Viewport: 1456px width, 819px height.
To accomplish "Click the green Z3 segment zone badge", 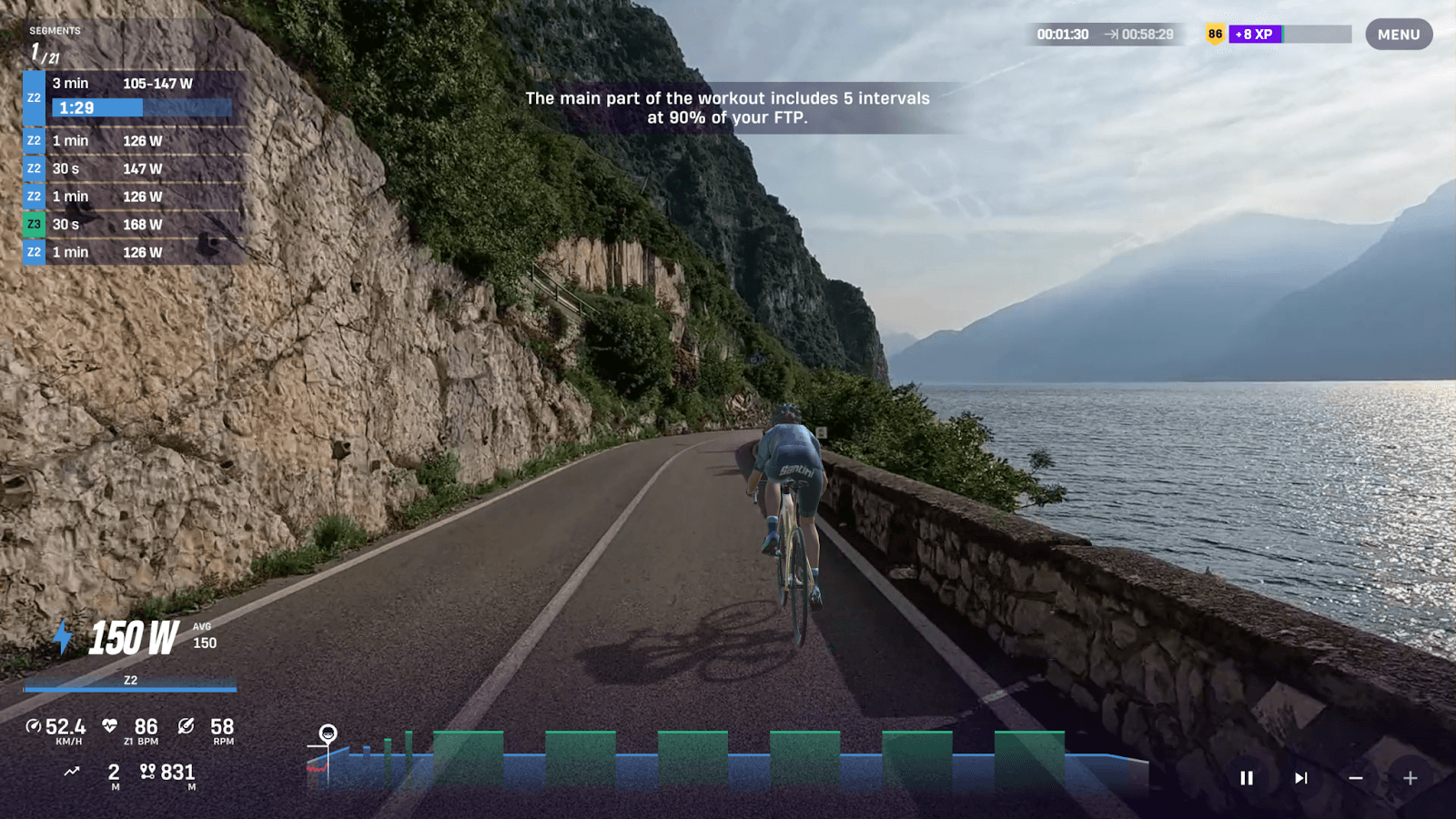I will point(34,224).
